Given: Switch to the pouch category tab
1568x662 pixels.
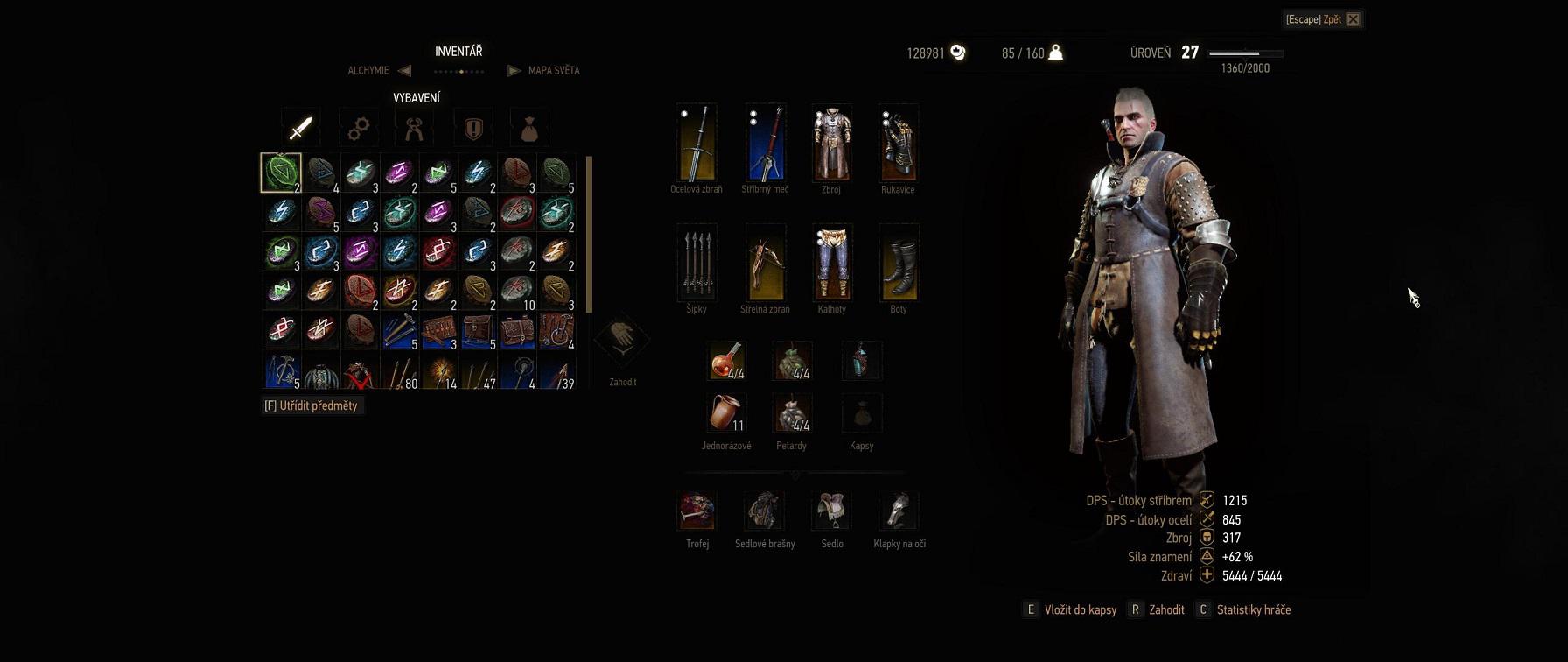Looking at the screenshot, I should (529, 129).
